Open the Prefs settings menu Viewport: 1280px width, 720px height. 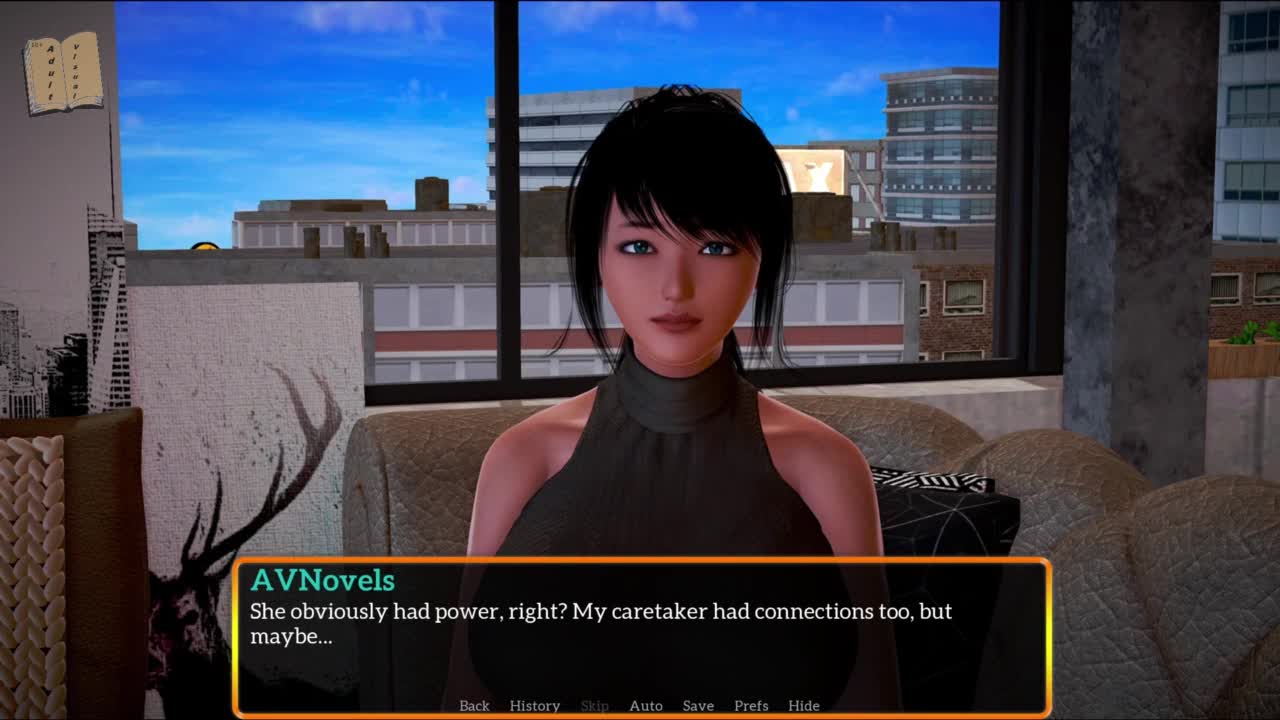click(x=751, y=705)
